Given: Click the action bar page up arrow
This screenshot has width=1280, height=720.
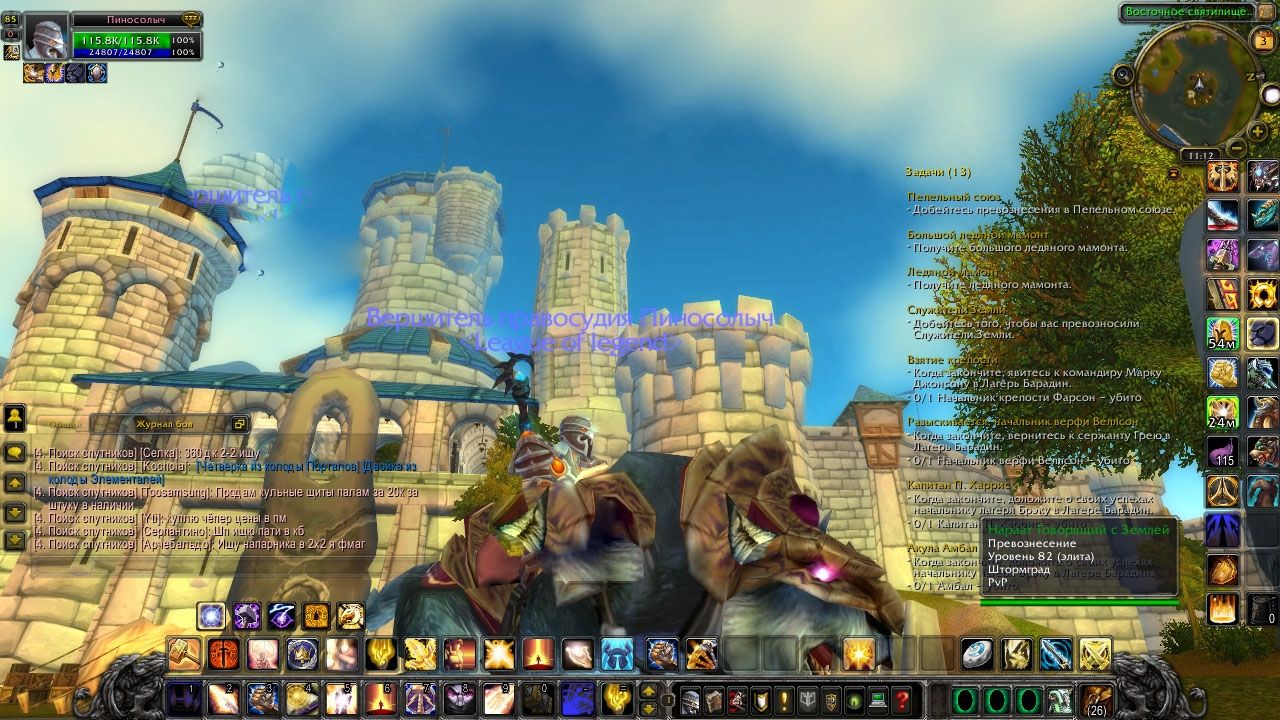Looking at the screenshot, I should (648, 690).
